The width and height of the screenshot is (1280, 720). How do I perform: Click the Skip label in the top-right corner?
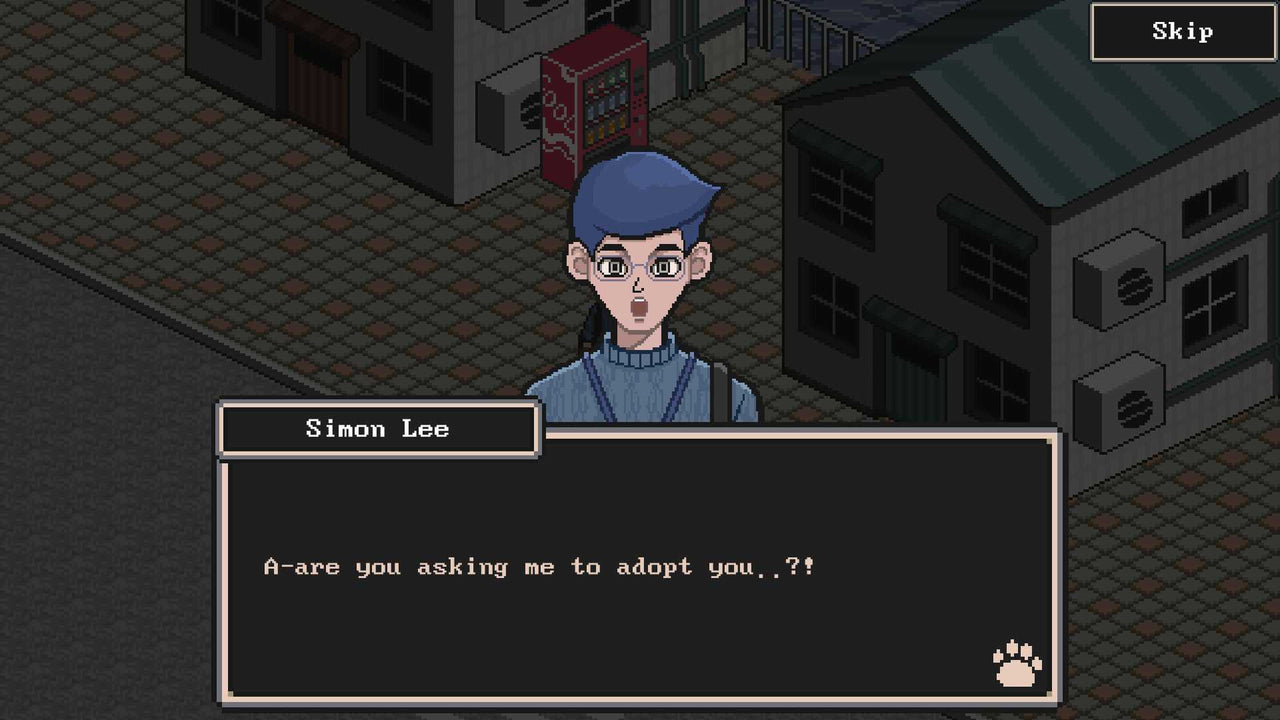pyautogui.click(x=1181, y=31)
